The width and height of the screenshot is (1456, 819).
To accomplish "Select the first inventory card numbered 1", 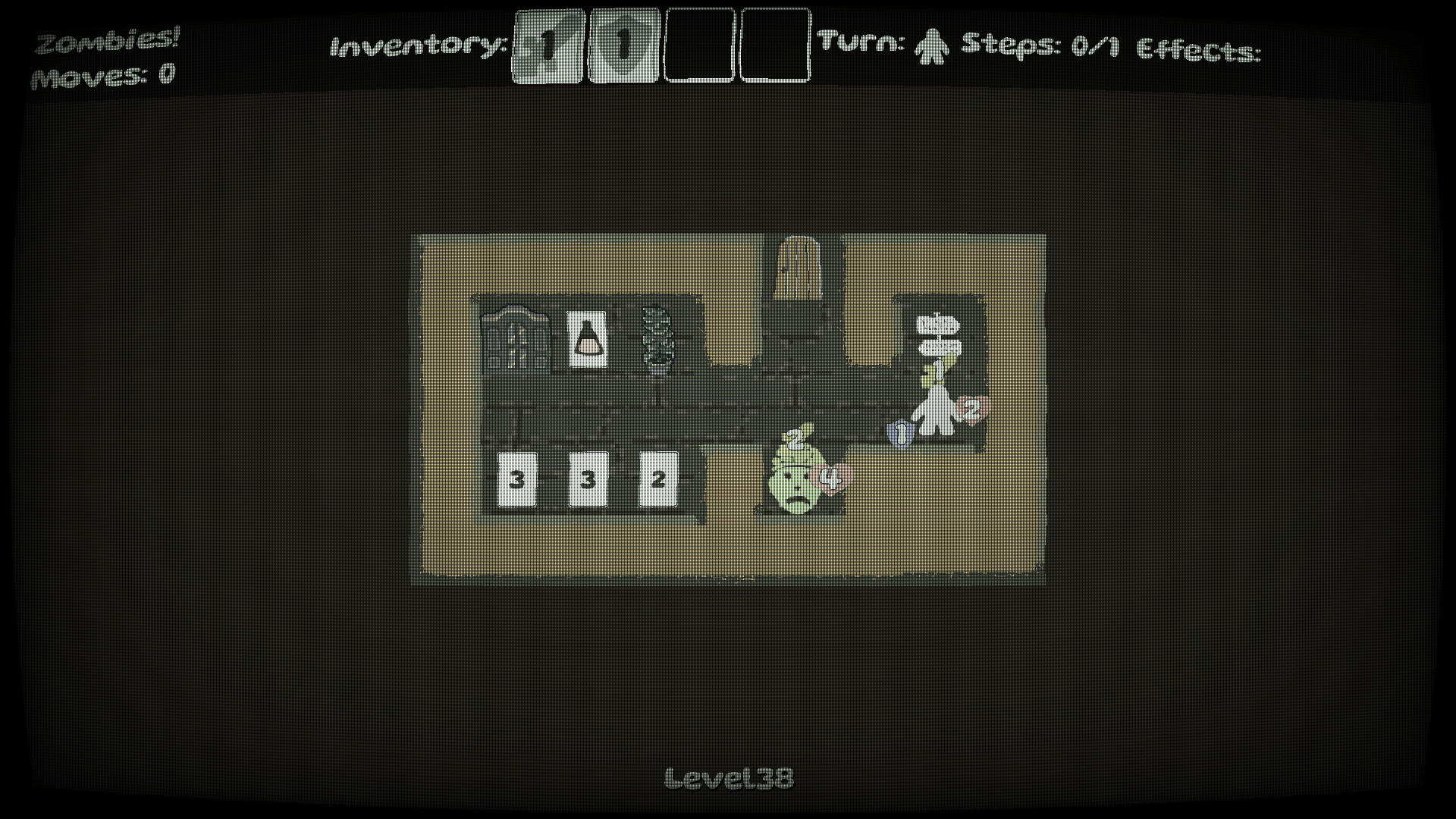I will click(548, 47).
